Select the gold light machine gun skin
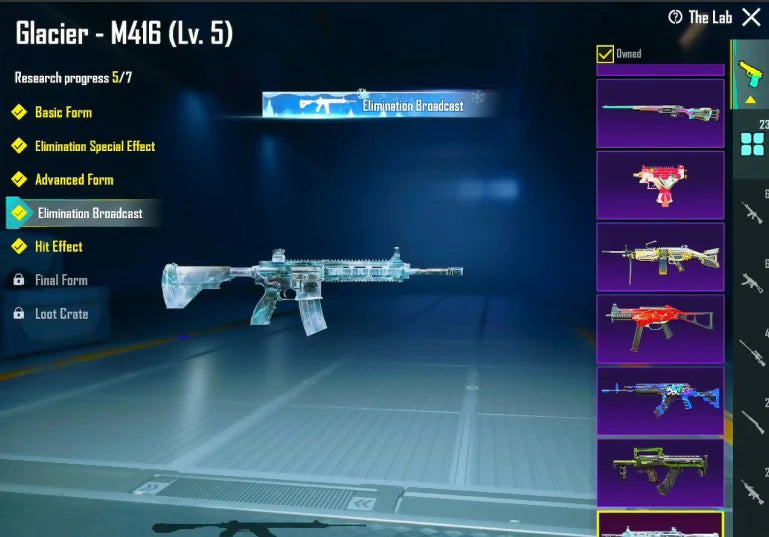Screen dimensions: 769x537 coord(660,257)
